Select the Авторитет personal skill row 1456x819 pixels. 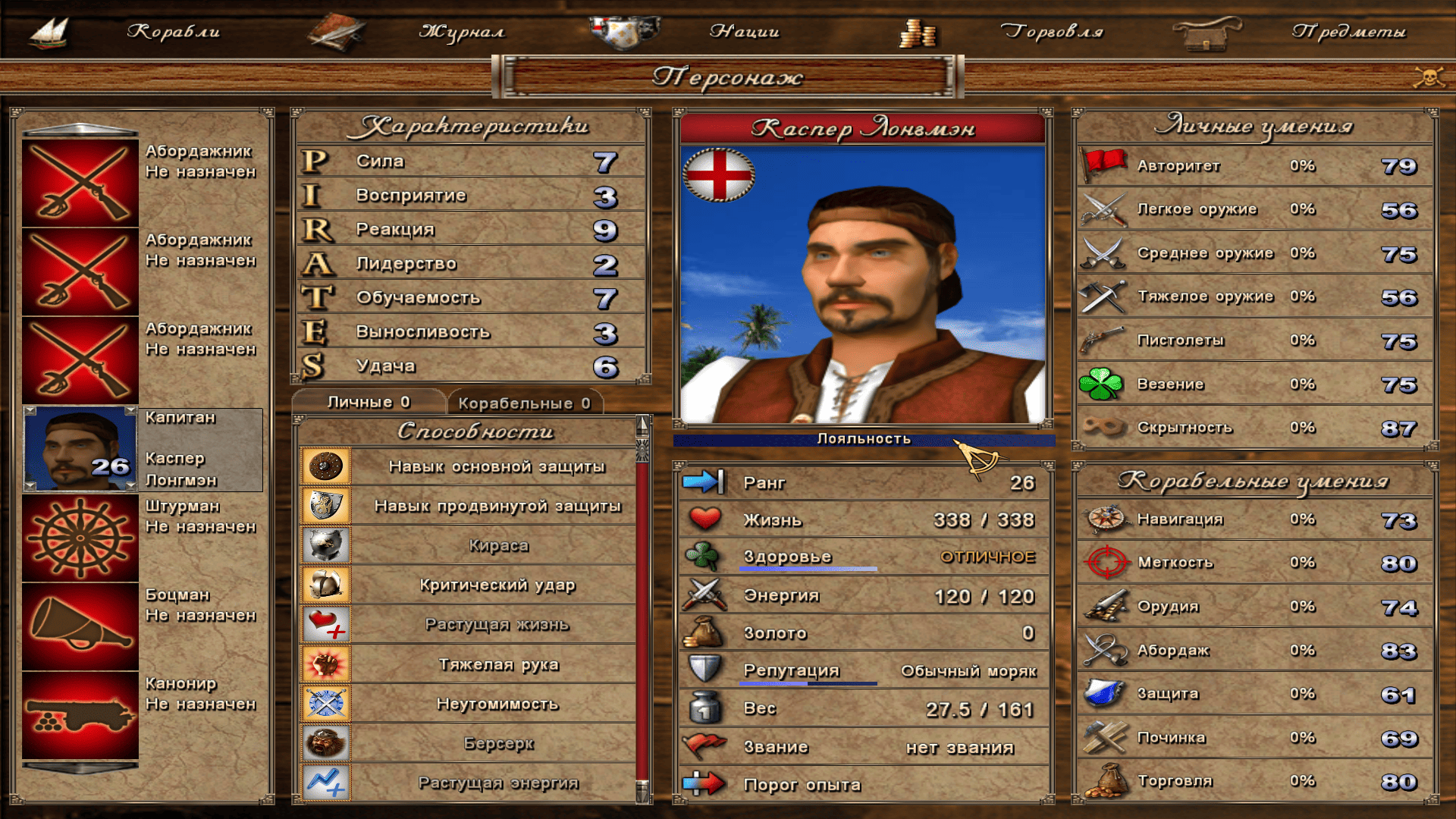tap(1255, 166)
